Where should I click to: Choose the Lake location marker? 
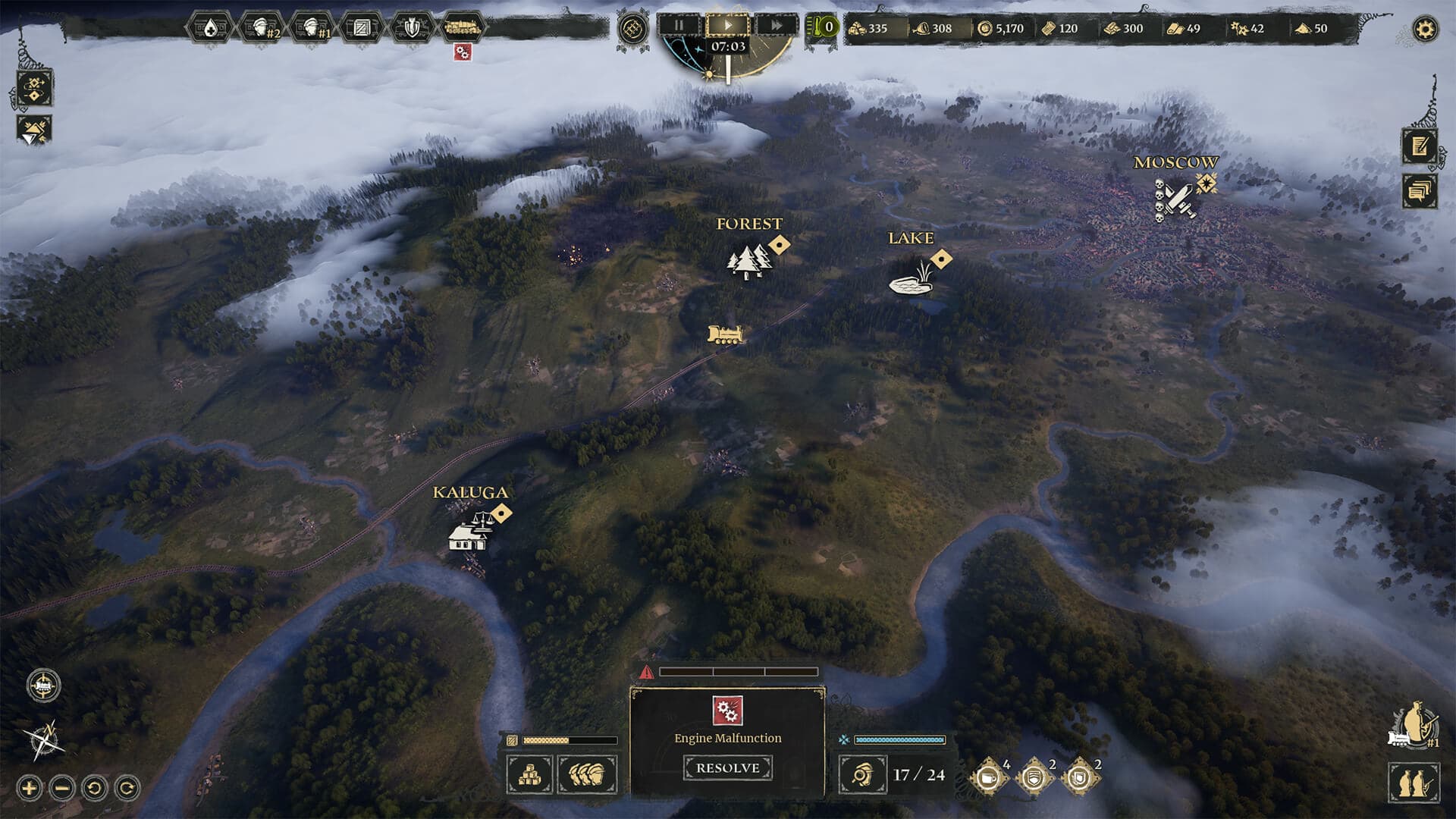click(910, 281)
